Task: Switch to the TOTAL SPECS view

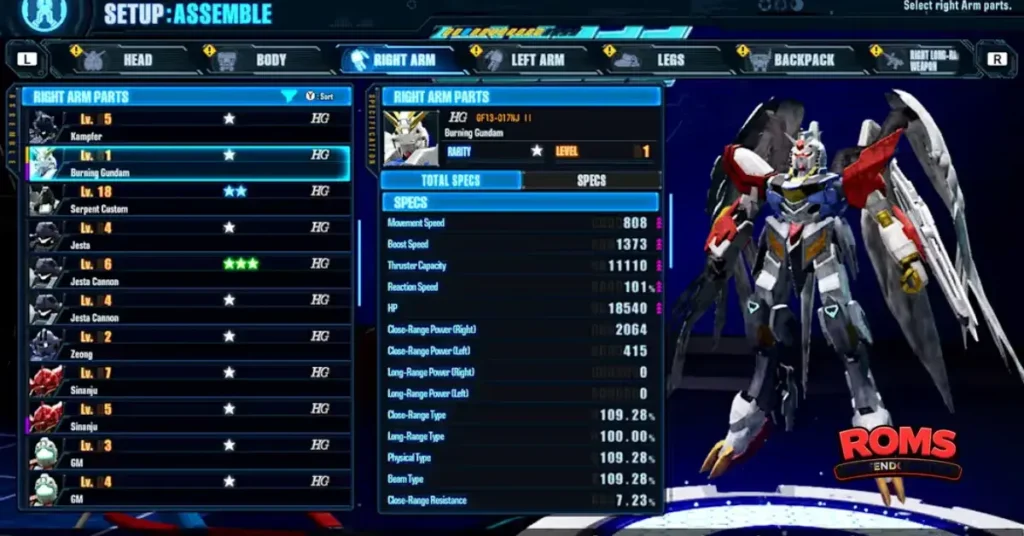Action: tap(451, 181)
